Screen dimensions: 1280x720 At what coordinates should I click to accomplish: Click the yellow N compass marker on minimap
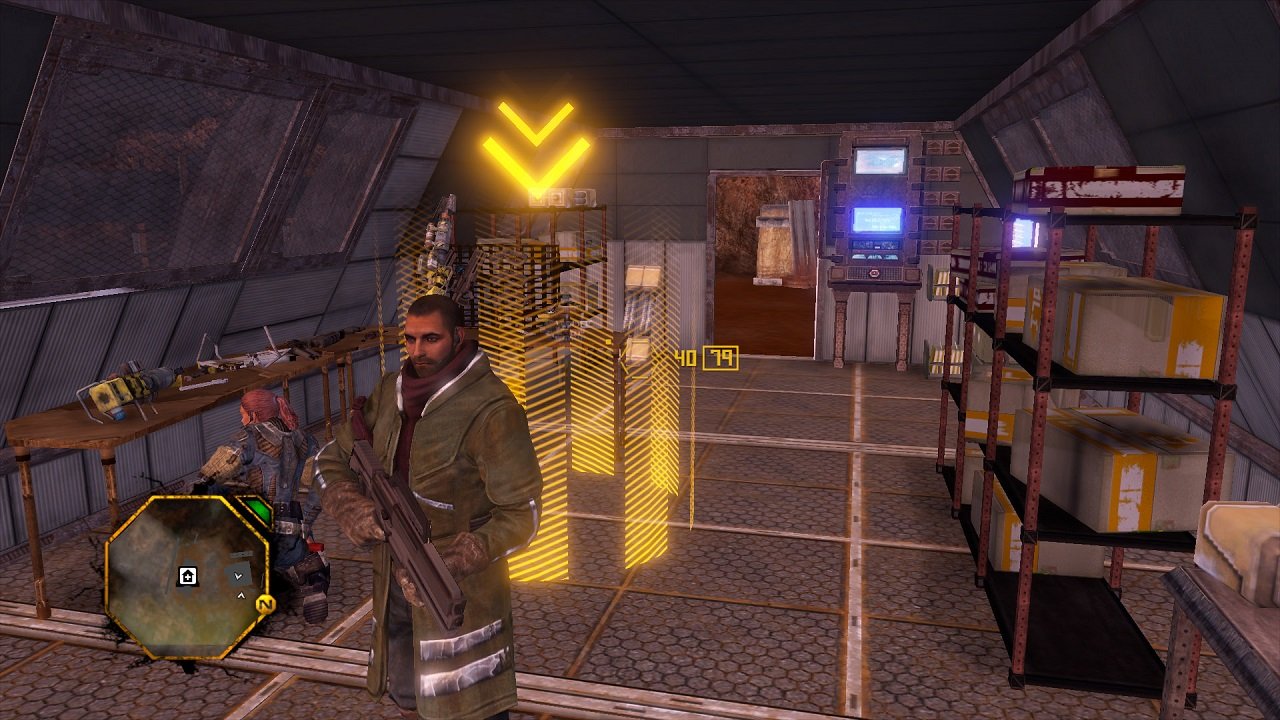pyautogui.click(x=265, y=604)
